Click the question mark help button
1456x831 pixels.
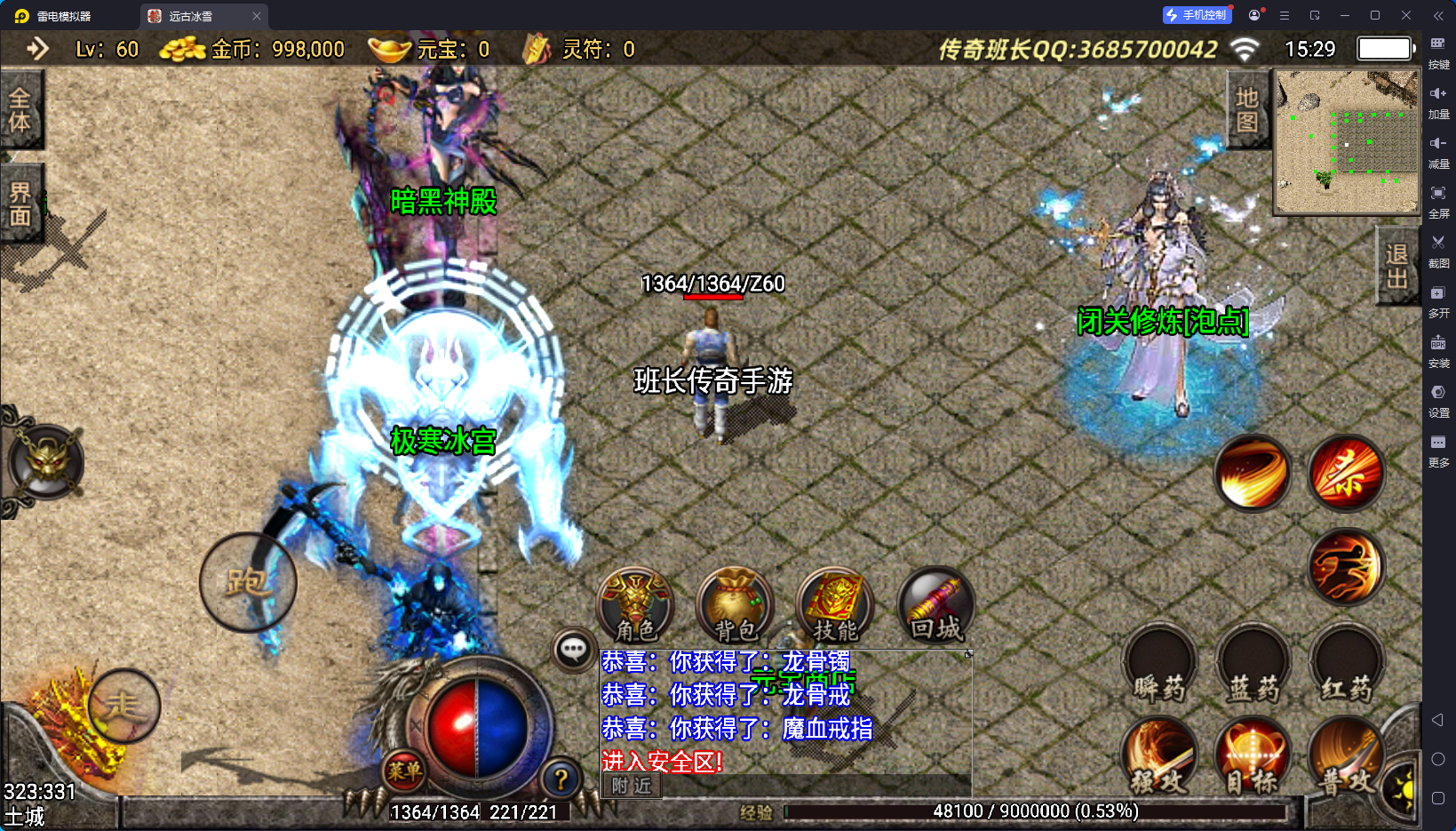(x=561, y=779)
